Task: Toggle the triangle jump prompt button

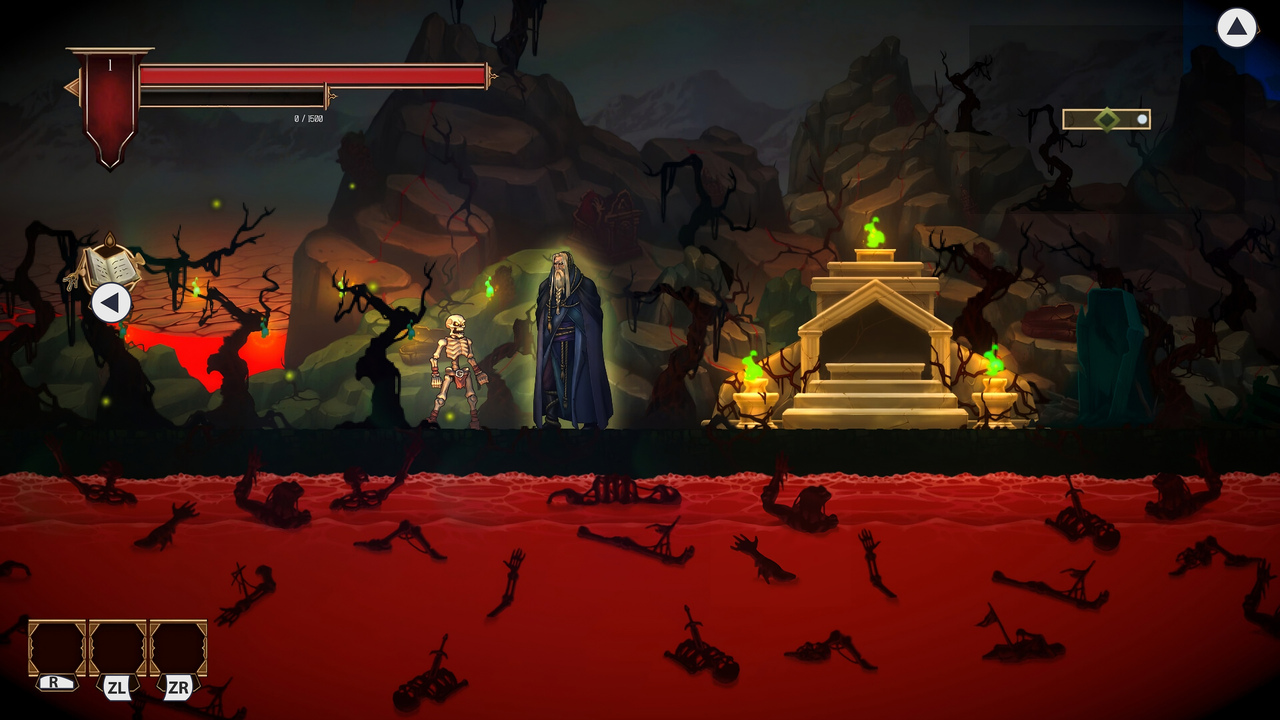Action: point(1236,28)
